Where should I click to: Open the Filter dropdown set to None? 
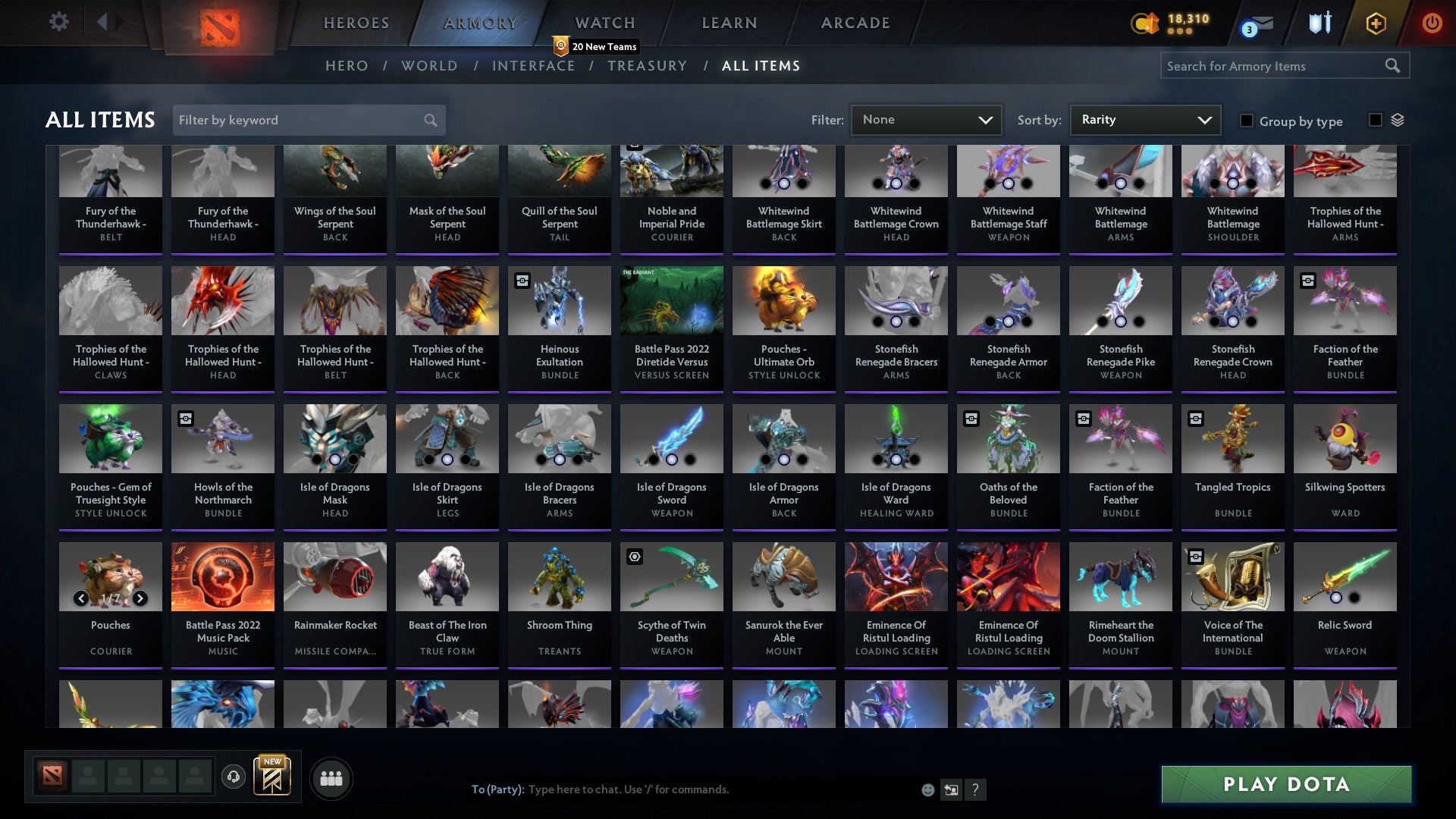coord(926,119)
